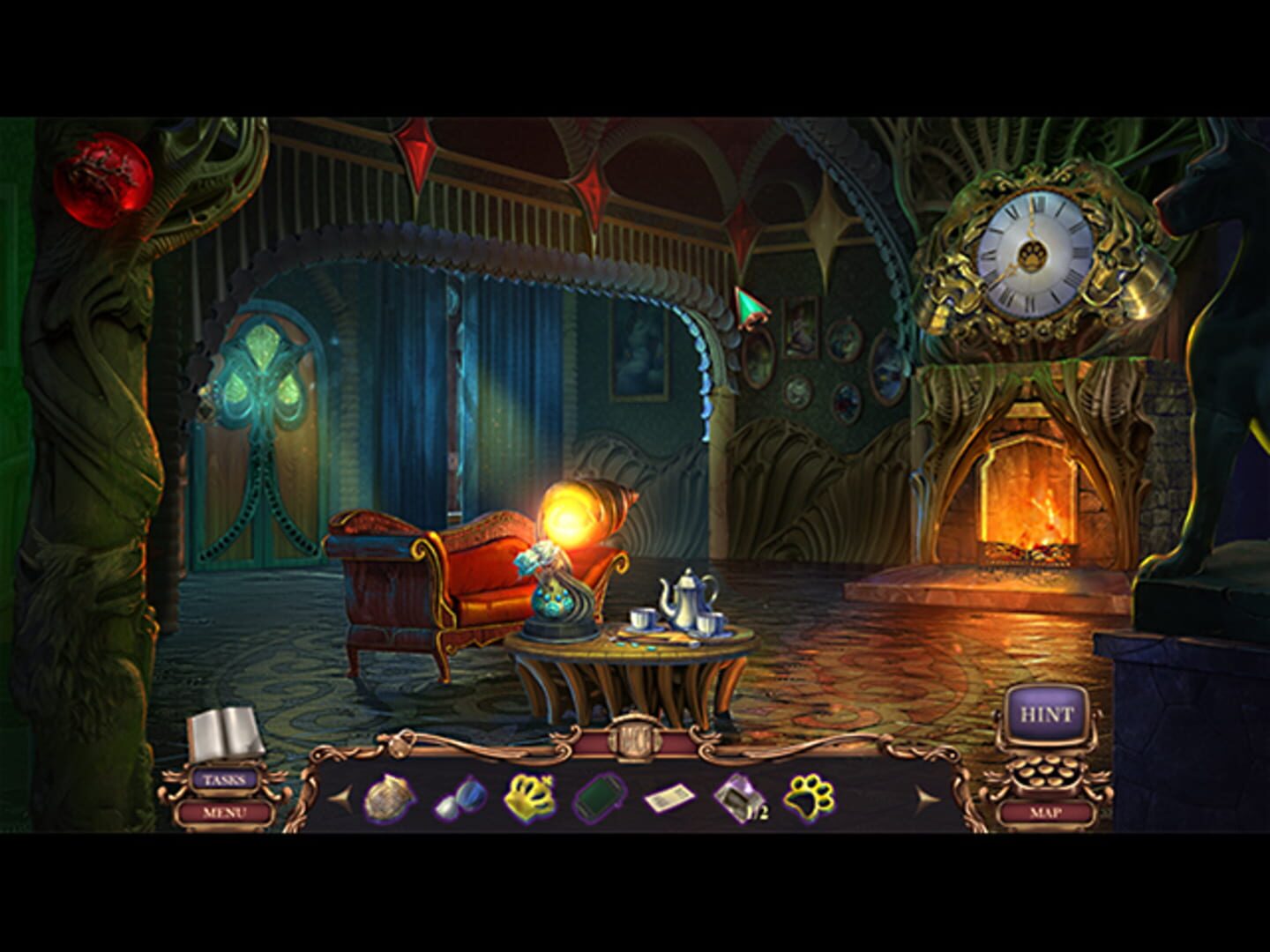Image resolution: width=1270 pixels, height=952 pixels.
Task: Expand inventory with the left arrow
Action: [x=339, y=798]
